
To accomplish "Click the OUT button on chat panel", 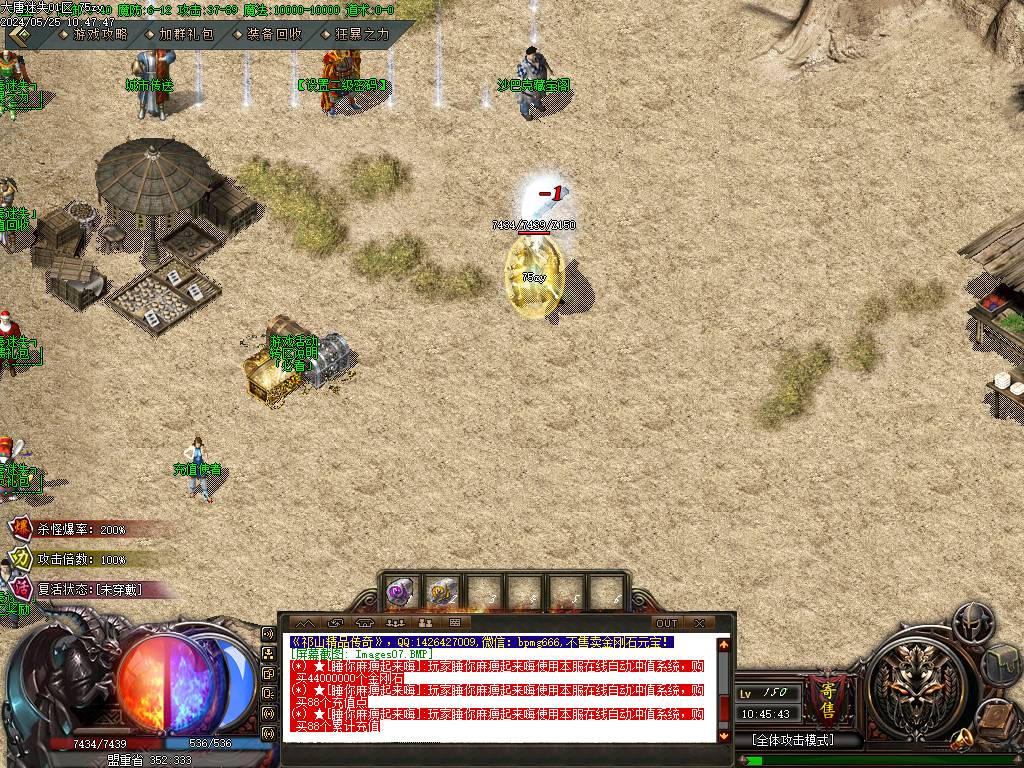I will tap(667, 623).
